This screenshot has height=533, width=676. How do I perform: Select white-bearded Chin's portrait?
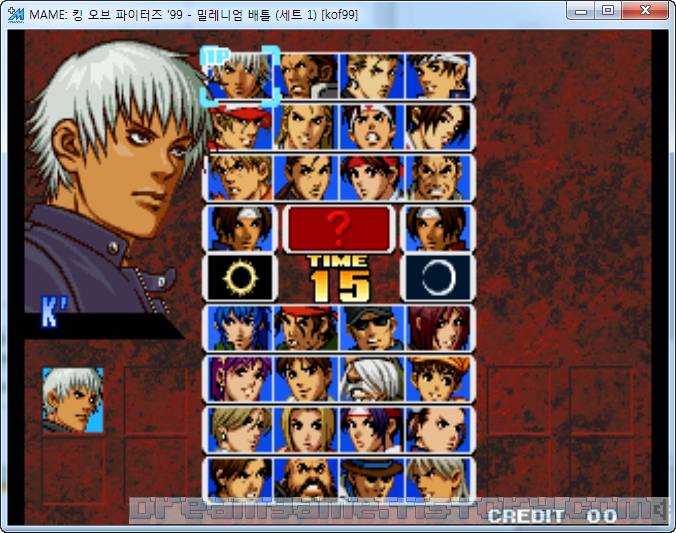372,380
